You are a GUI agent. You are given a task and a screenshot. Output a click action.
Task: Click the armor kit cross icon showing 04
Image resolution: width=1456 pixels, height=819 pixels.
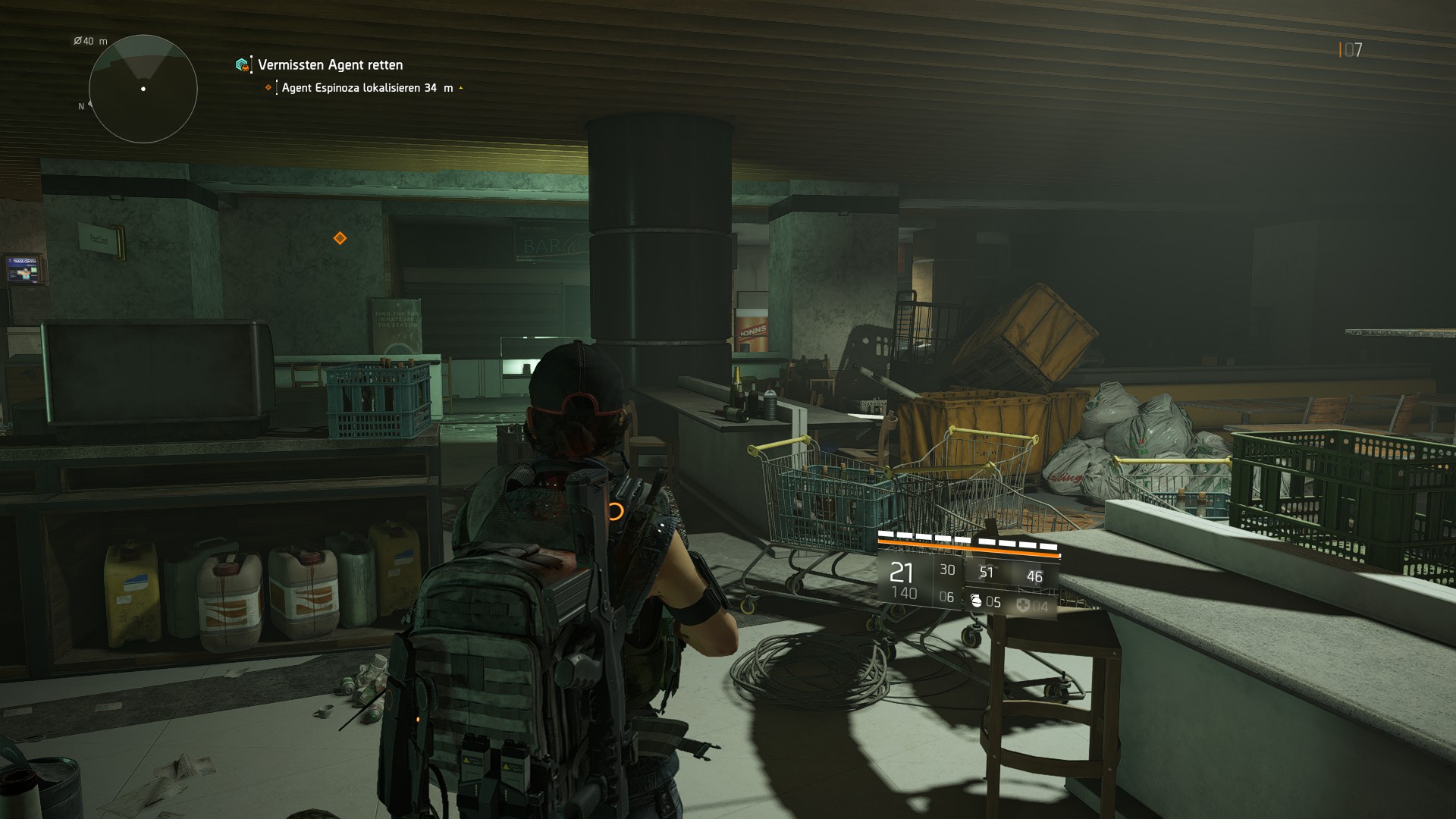pyautogui.click(x=1024, y=606)
